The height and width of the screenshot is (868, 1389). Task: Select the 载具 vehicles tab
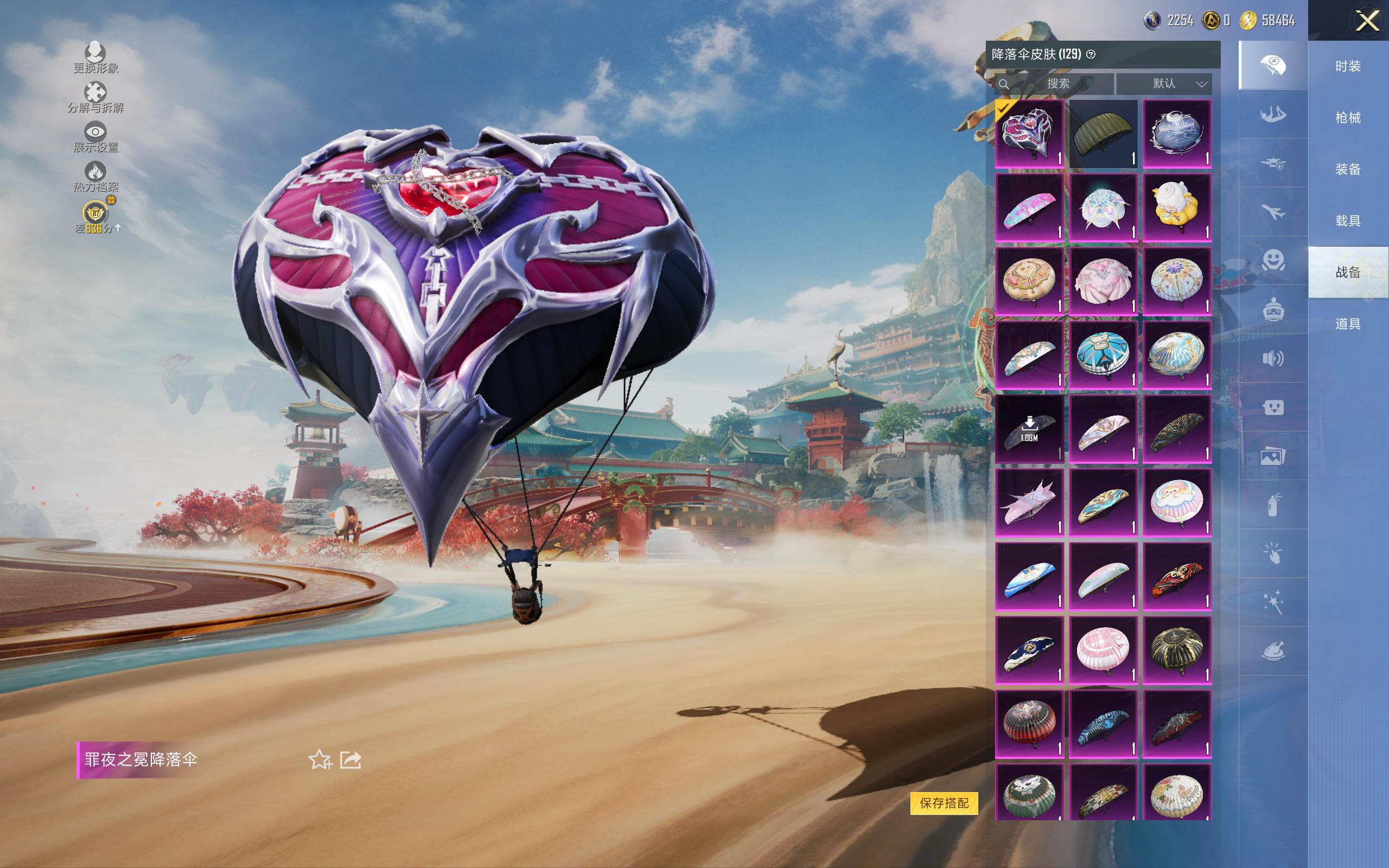click(1348, 221)
